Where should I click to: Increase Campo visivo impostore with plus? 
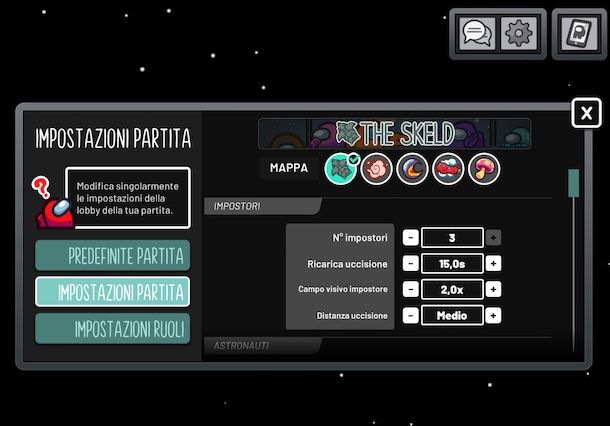click(494, 290)
